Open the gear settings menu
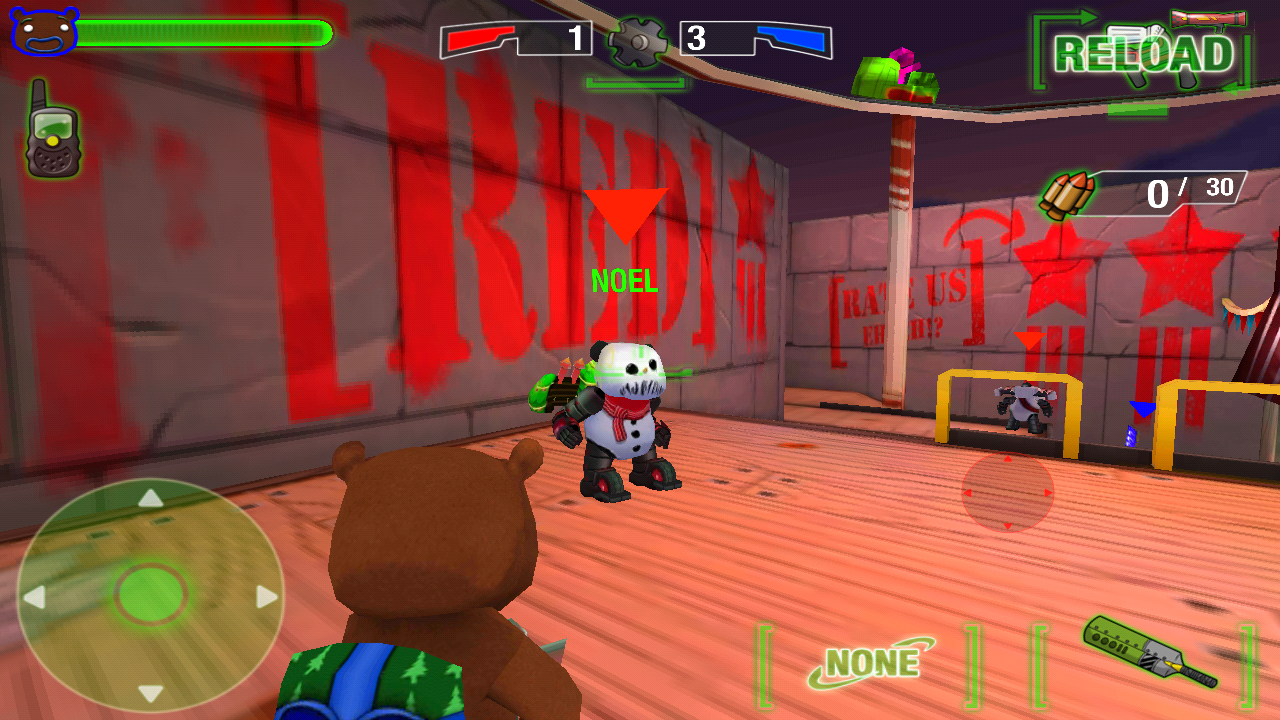Image resolution: width=1280 pixels, height=720 pixels. [637, 41]
